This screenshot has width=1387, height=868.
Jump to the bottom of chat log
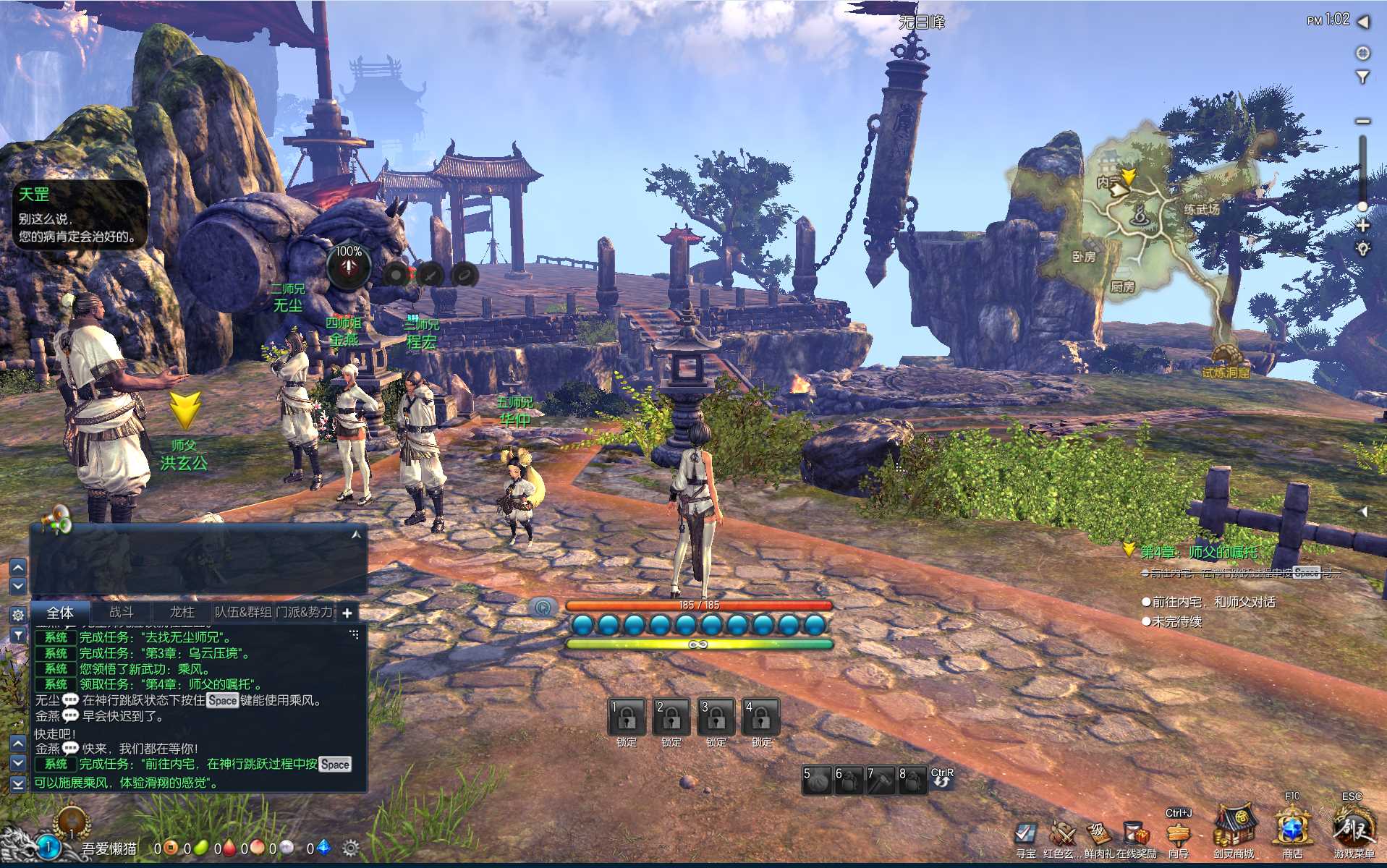point(18,783)
